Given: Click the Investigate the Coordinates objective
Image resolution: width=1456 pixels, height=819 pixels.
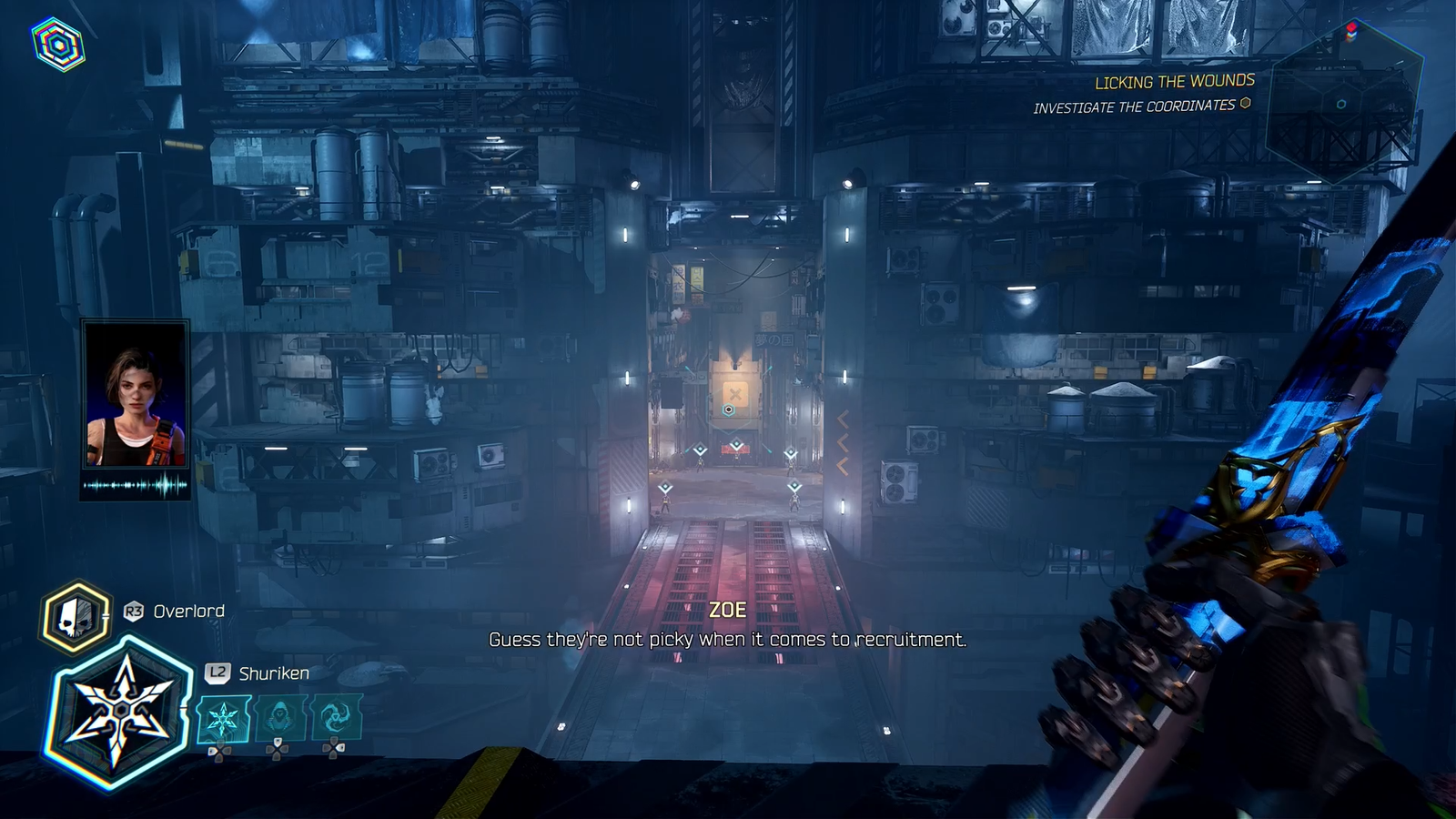Looking at the screenshot, I should tap(1134, 106).
